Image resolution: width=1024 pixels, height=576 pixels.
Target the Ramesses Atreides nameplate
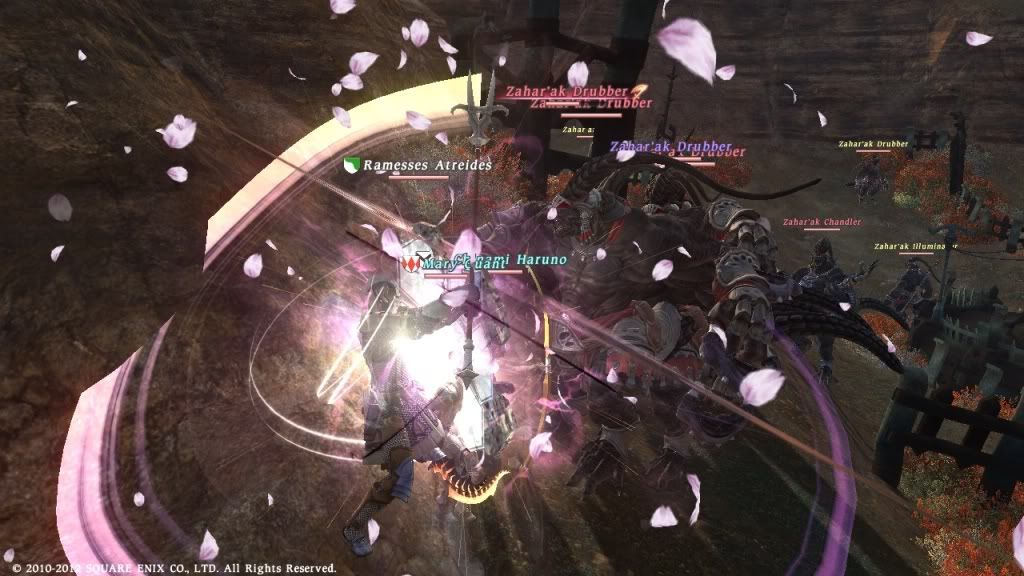[427, 165]
